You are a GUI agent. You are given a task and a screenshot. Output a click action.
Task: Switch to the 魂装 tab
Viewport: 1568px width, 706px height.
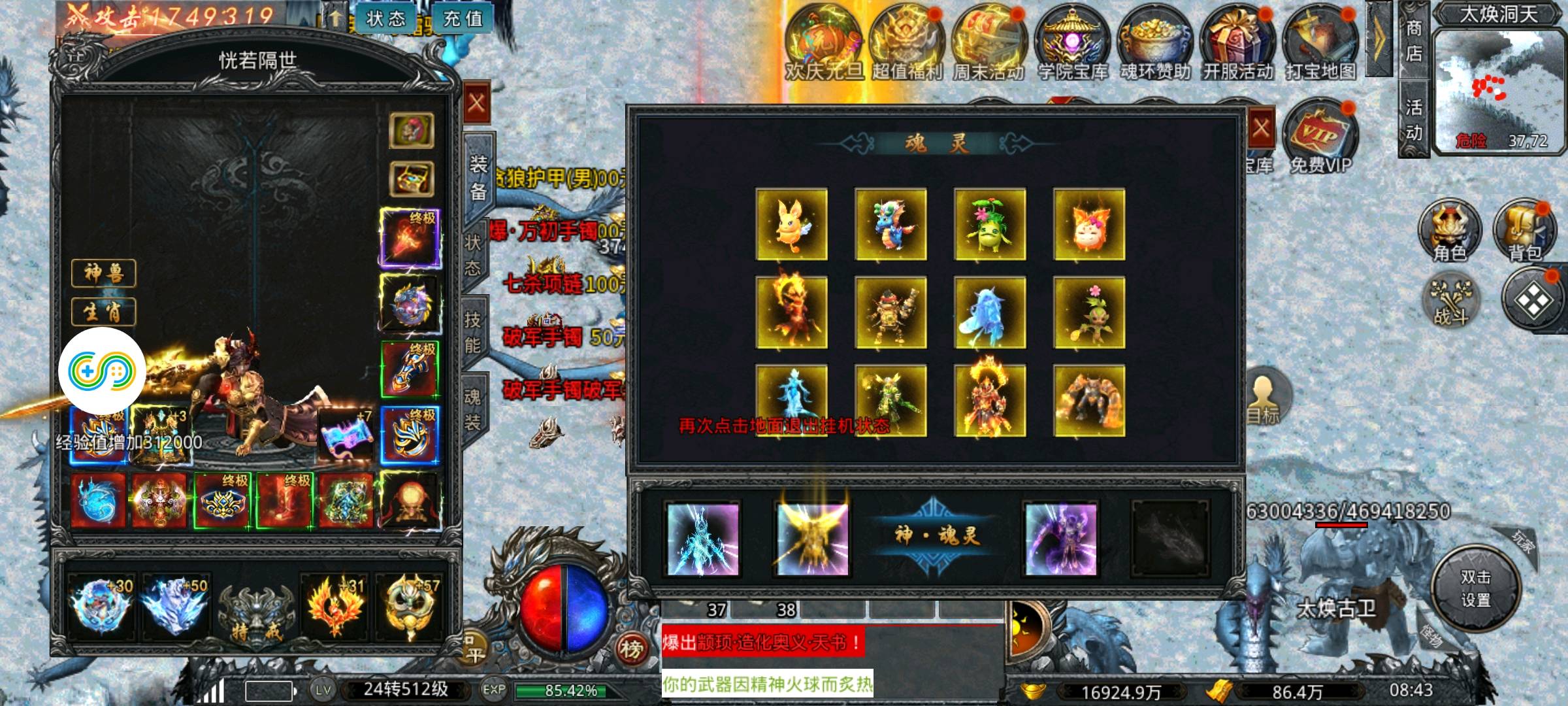tap(472, 409)
